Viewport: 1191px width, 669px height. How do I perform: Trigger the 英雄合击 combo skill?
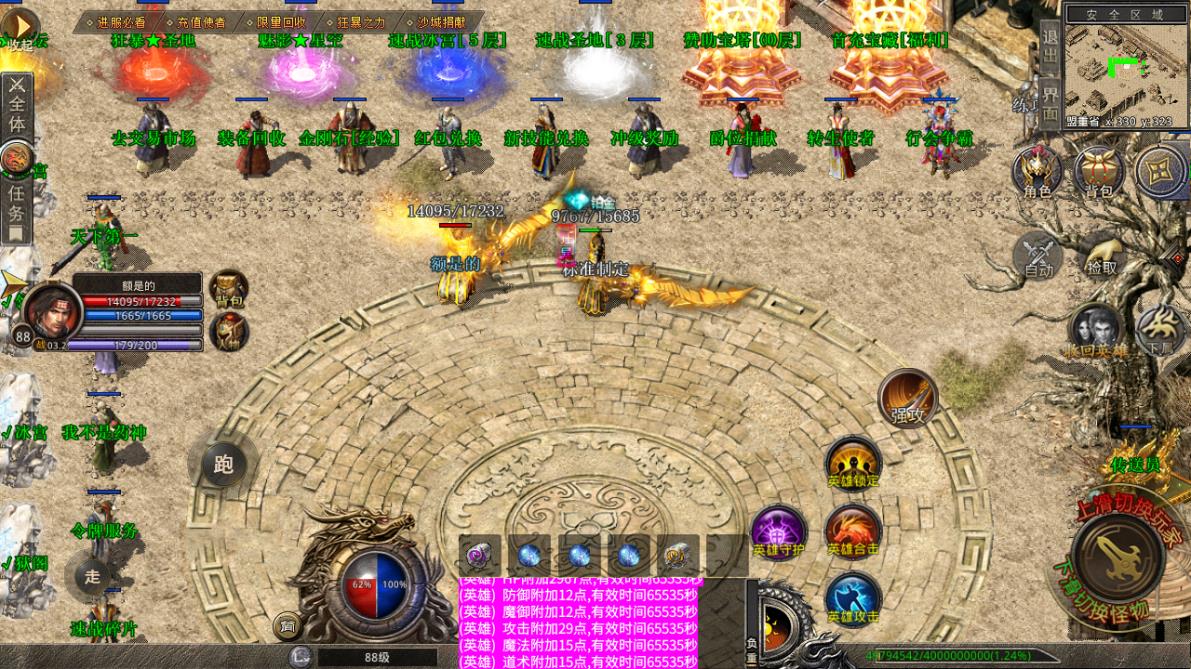pyautogui.click(x=853, y=532)
